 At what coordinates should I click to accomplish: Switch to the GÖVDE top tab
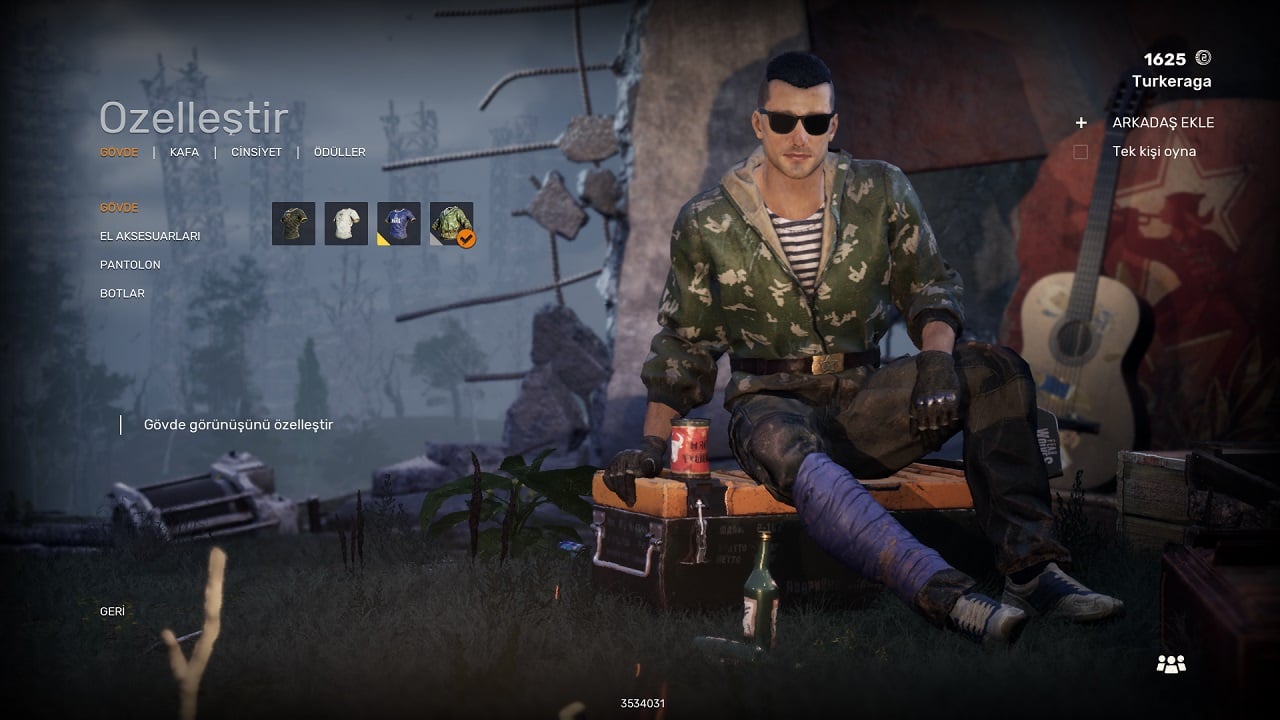coord(119,152)
